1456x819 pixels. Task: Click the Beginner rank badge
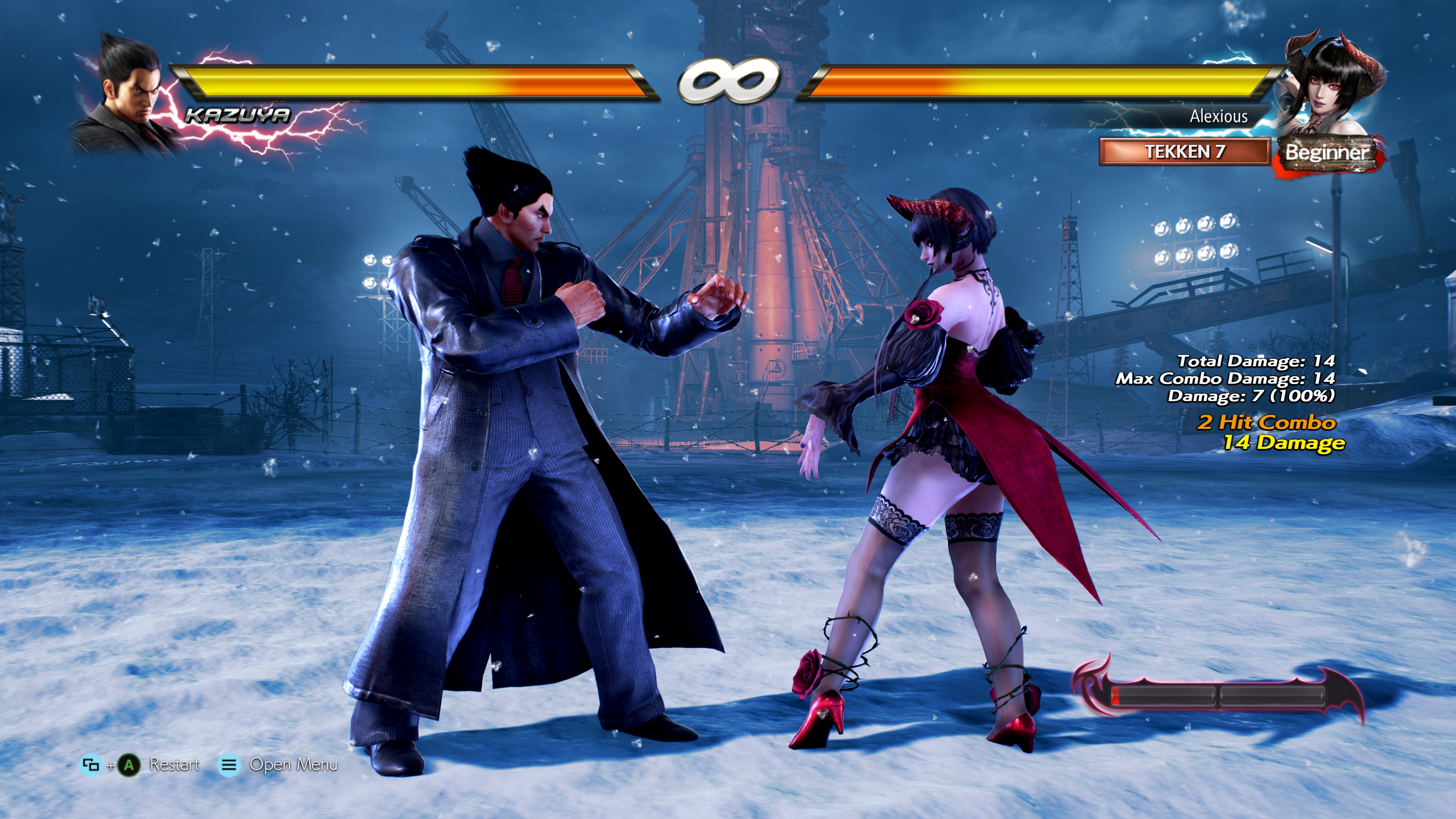1326,152
